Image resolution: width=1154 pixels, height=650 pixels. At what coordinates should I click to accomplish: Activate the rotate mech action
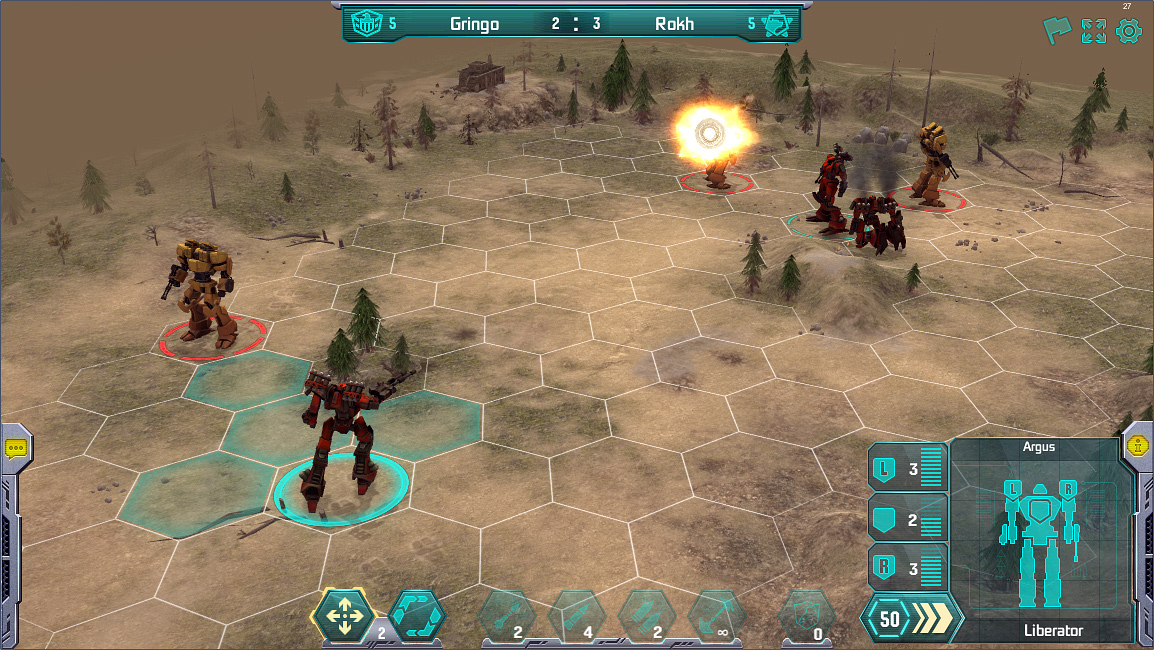click(416, 614)
